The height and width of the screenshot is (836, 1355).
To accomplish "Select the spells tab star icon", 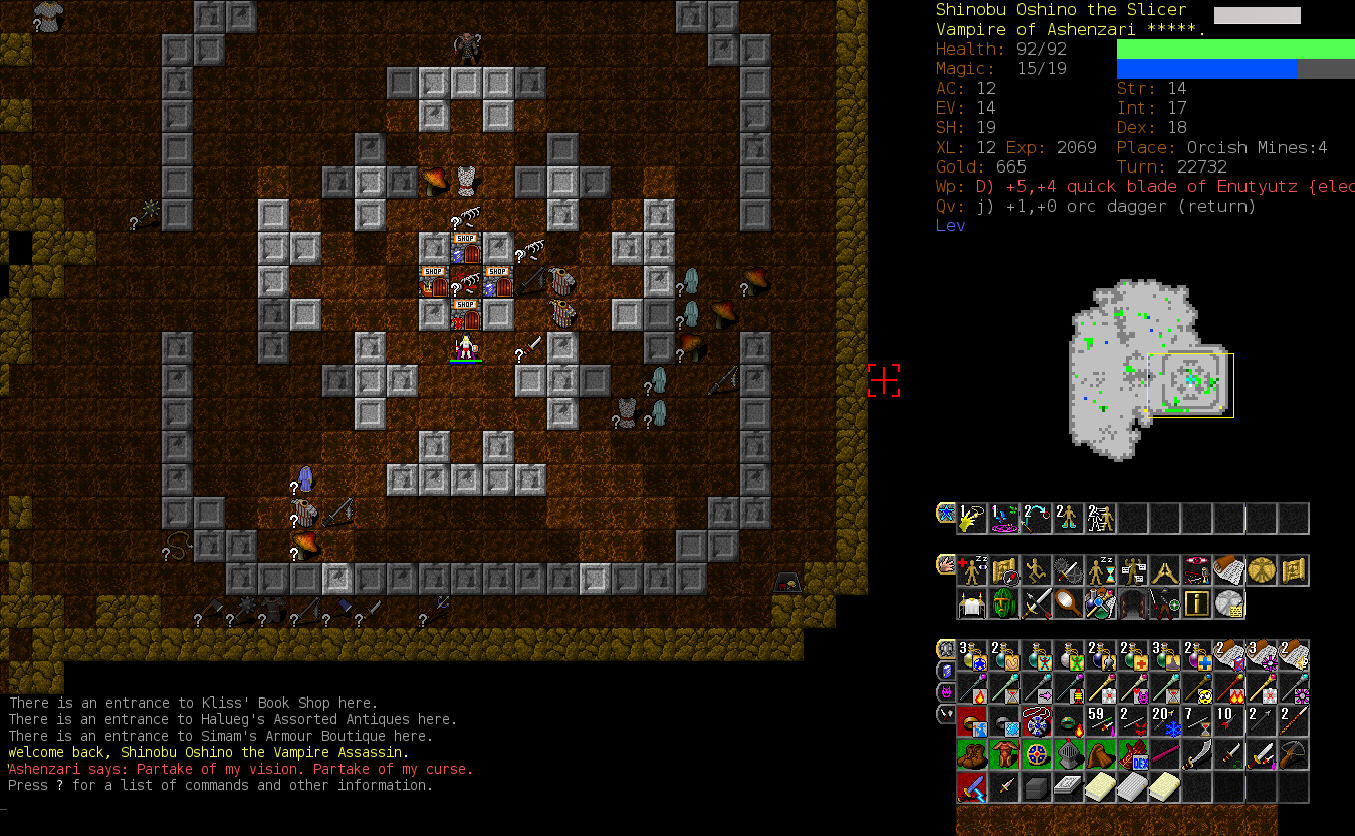I will pyautogui.click(x=945, y=514).
